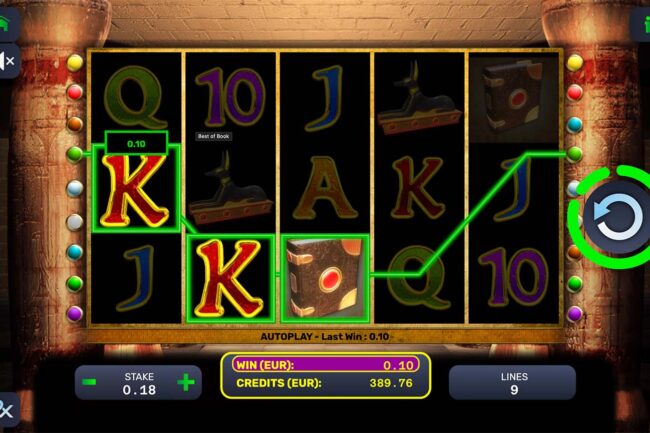The width and height of the screenshot is (650, 433).
Task: Increase the stake with the green plus
Action: [185, 382]
